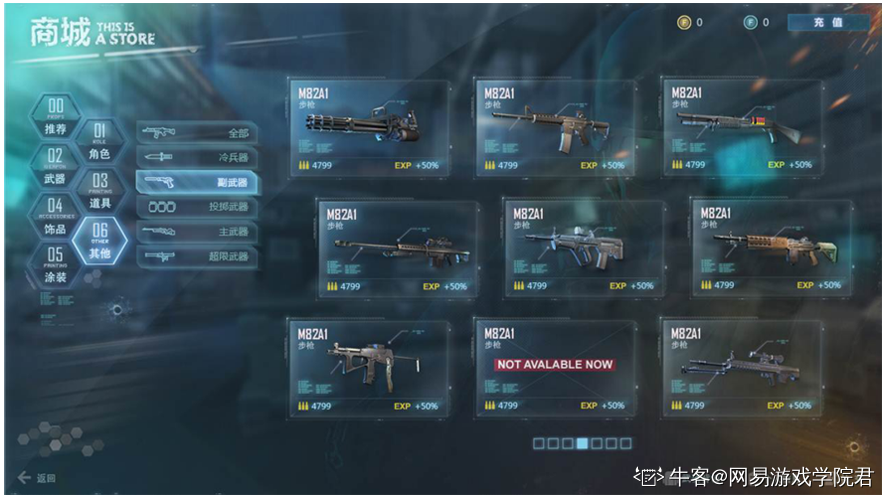Show 全部 weapons in the filter list
The width and height of the screenshot is (885, 497).
pos(196,133)
